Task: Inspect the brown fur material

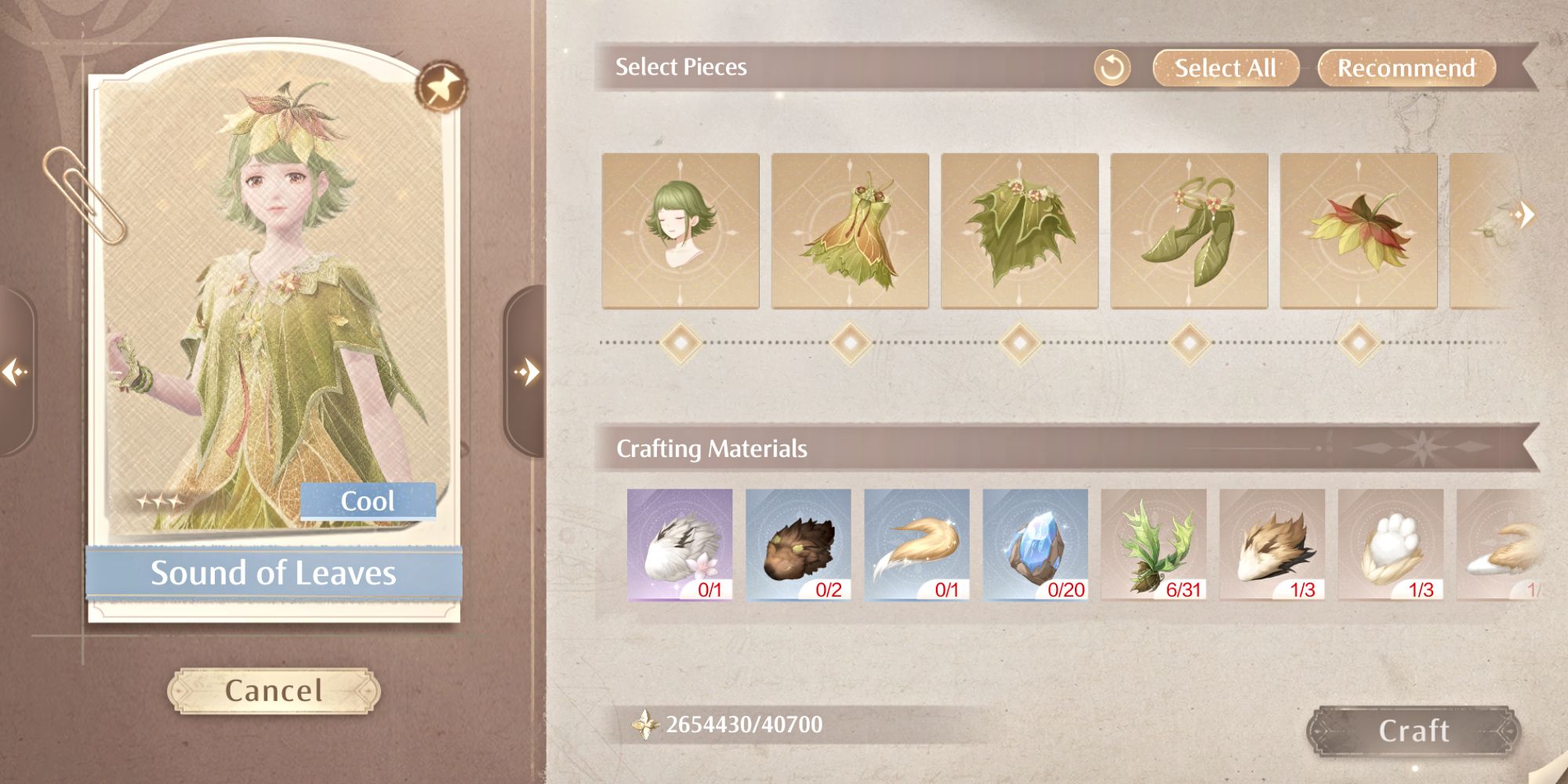Action: pos(798,545)
